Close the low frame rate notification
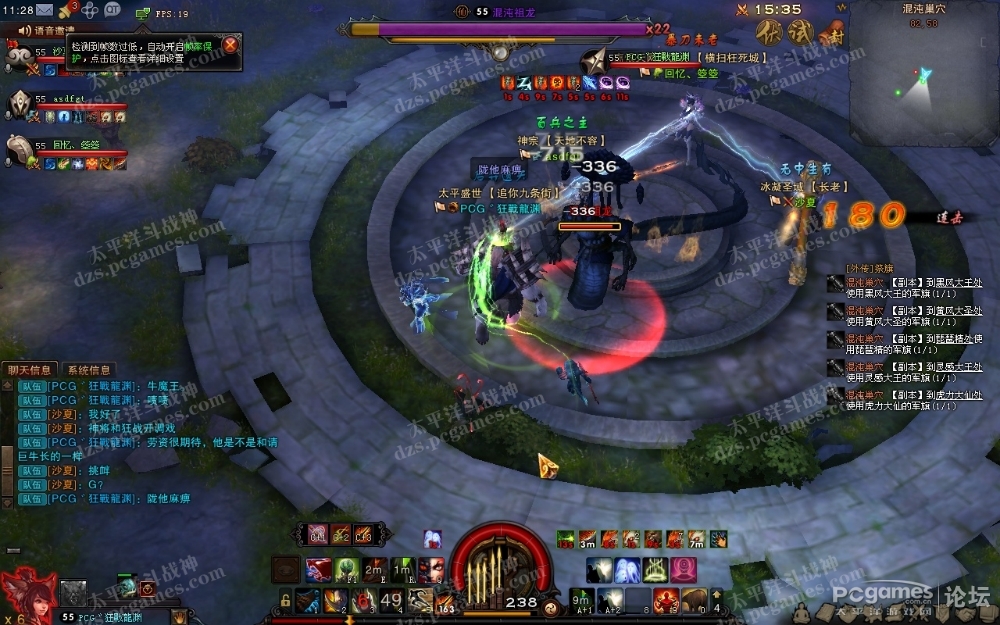This screenshot has height=625, width=1000. click(x=230, y=45)
